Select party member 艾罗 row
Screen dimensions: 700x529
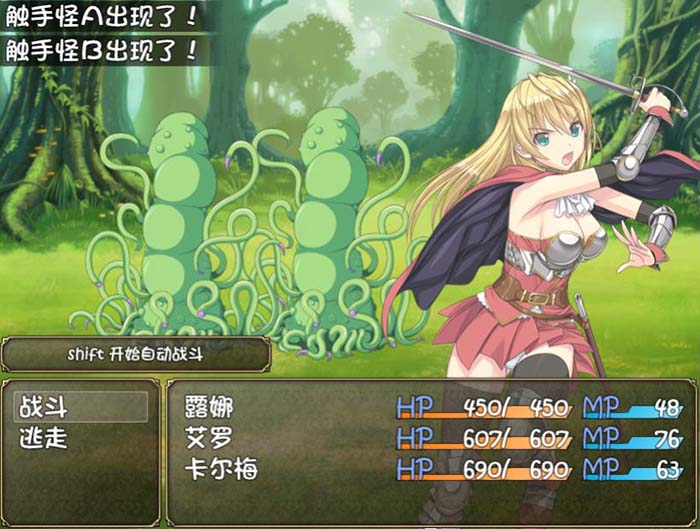[x=430, y=438]
